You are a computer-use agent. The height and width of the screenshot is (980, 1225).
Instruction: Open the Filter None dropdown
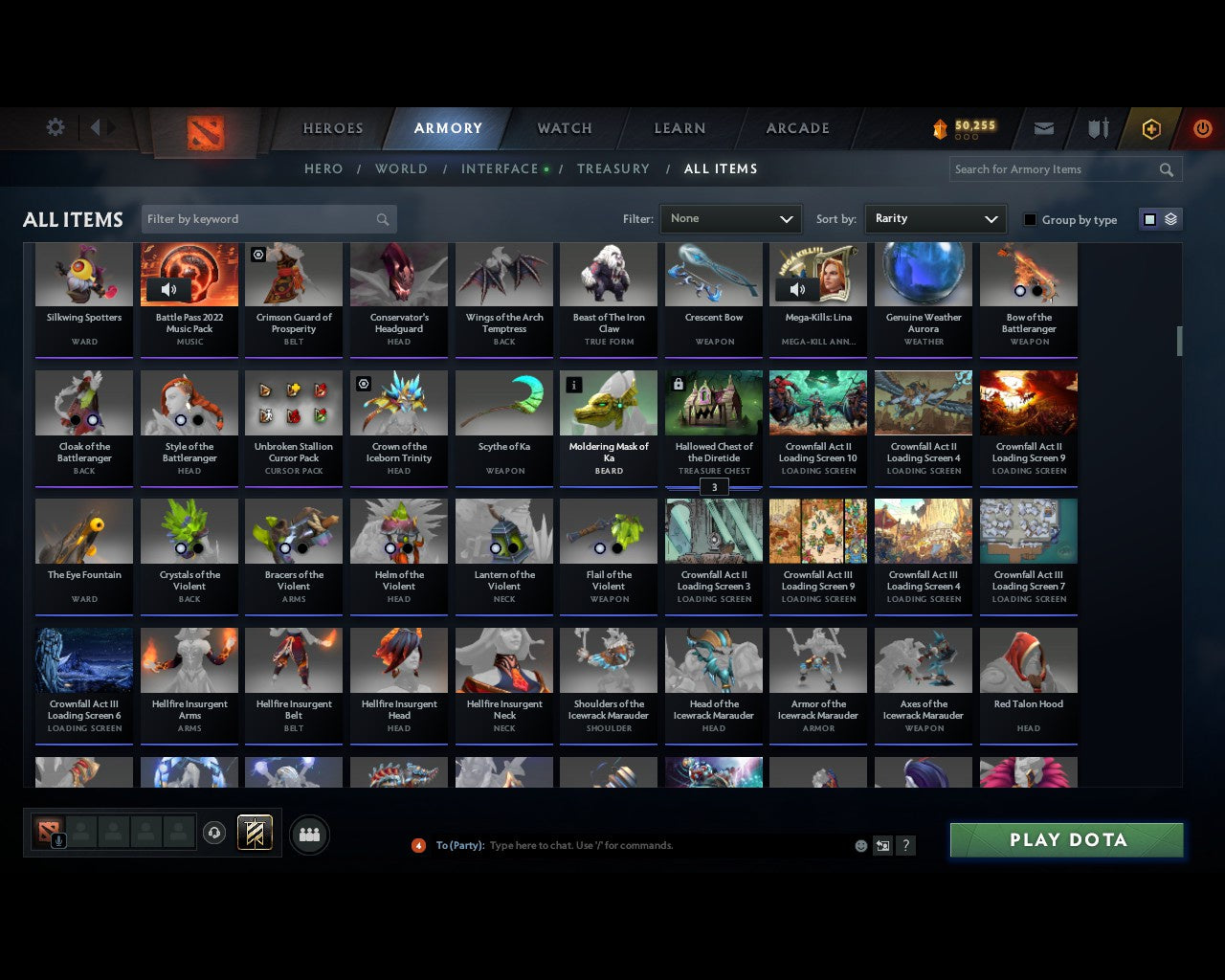pyautogui.click(x=730, y=219)
